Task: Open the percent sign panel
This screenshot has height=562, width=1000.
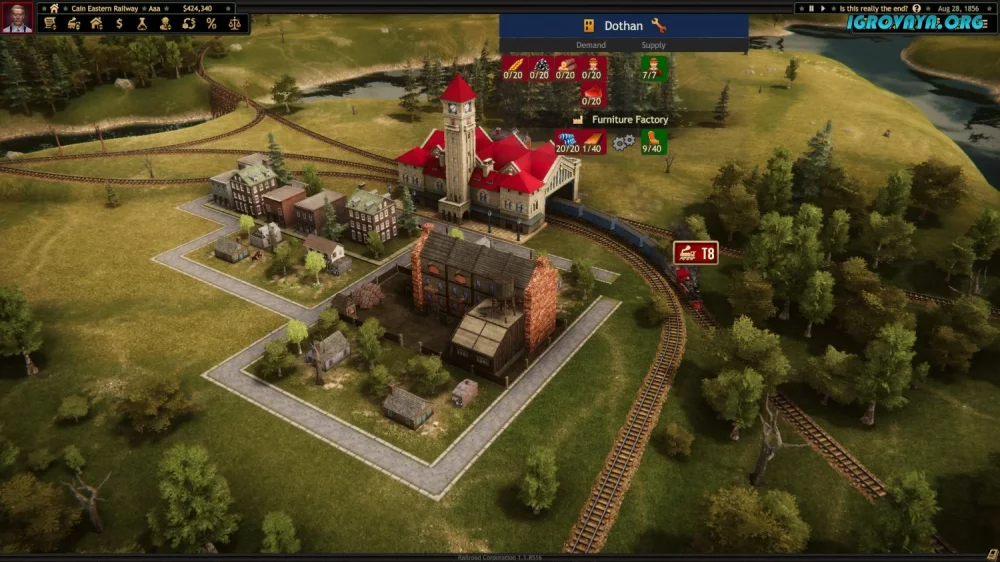Action: pos(211,23)
